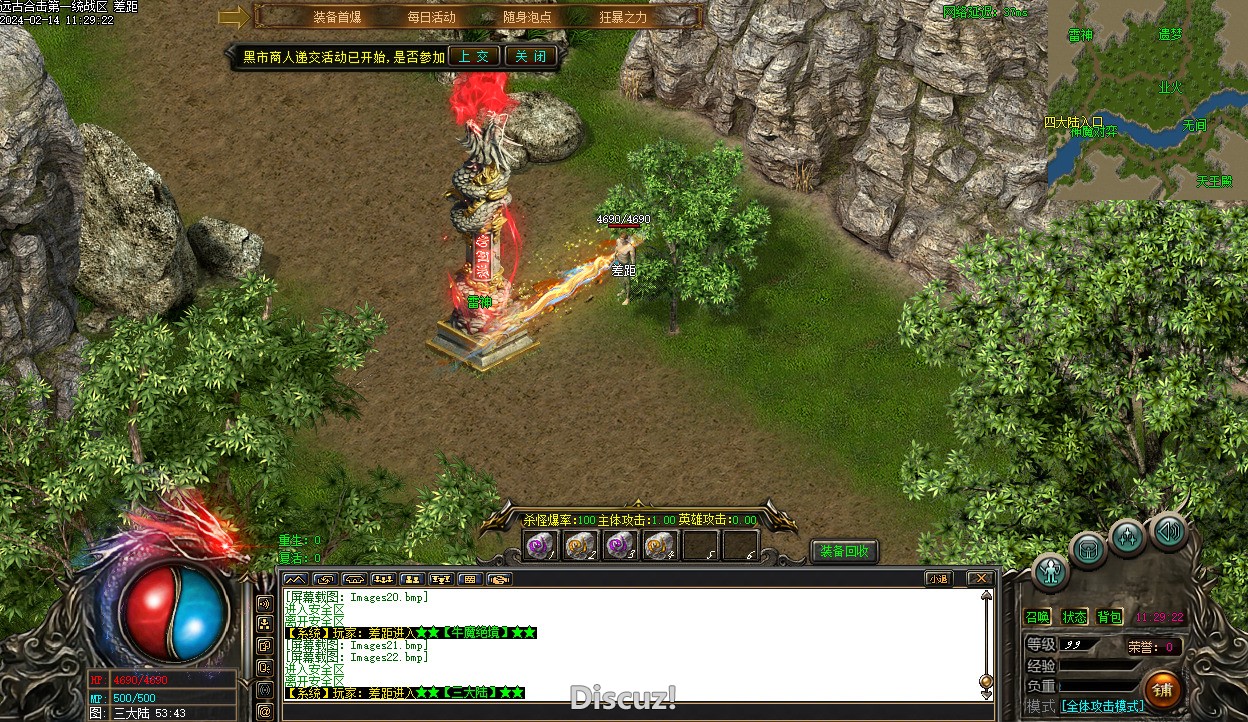Open the 每日活动 daily events menu
1248x722 pixels.
tap(431, 17)
